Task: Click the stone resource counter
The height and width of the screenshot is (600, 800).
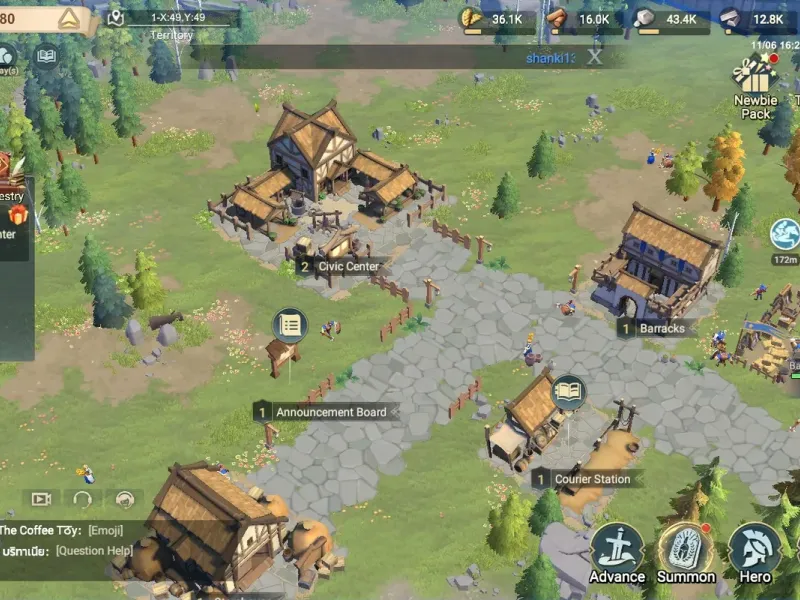Action: (x=671, y=19)
